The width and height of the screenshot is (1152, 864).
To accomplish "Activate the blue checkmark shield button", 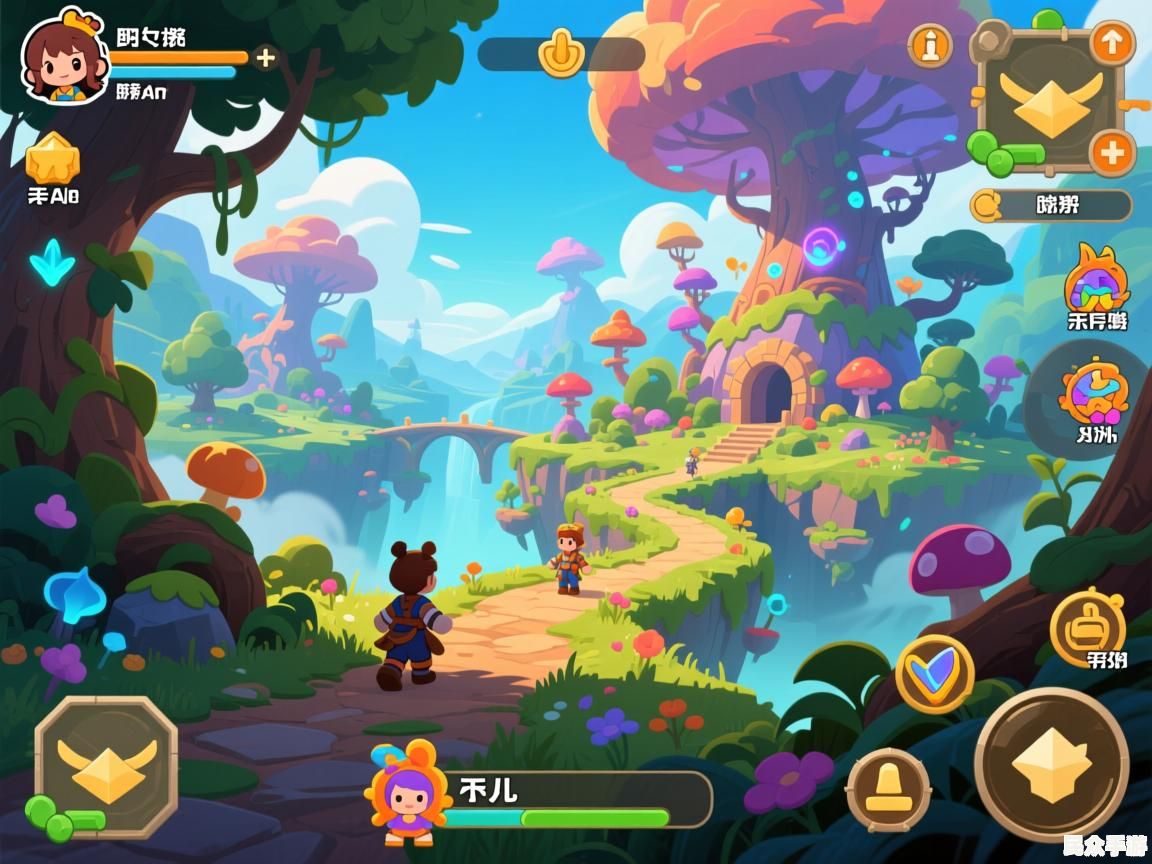I will [x=934, y=672].
